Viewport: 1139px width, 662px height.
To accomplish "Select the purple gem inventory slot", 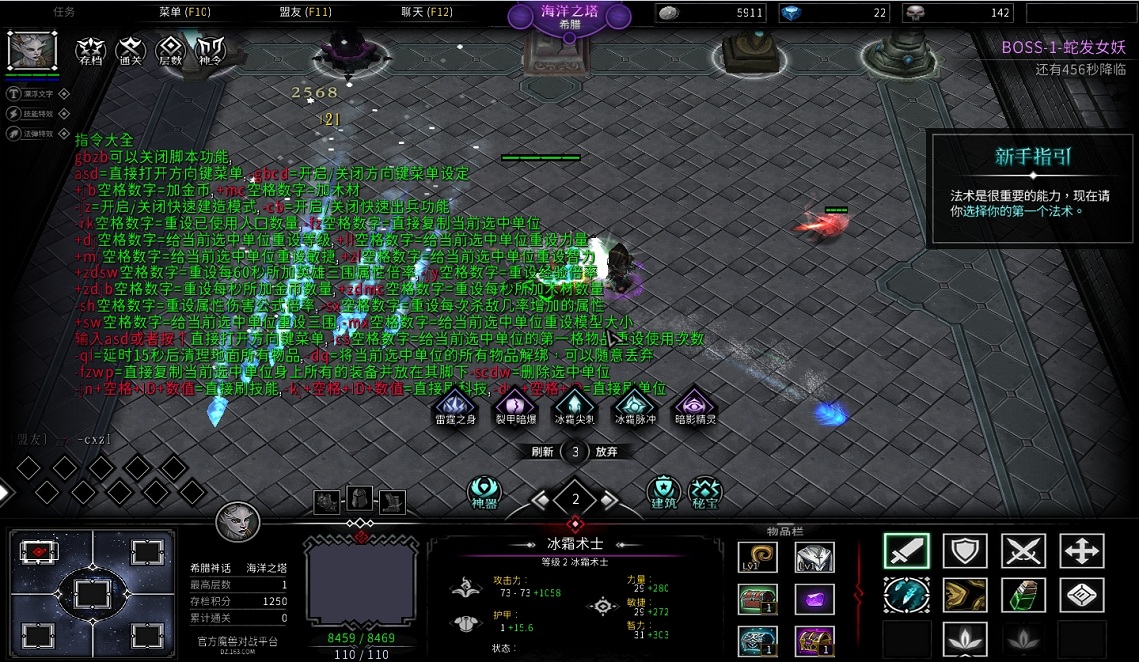I will [814, 599].
